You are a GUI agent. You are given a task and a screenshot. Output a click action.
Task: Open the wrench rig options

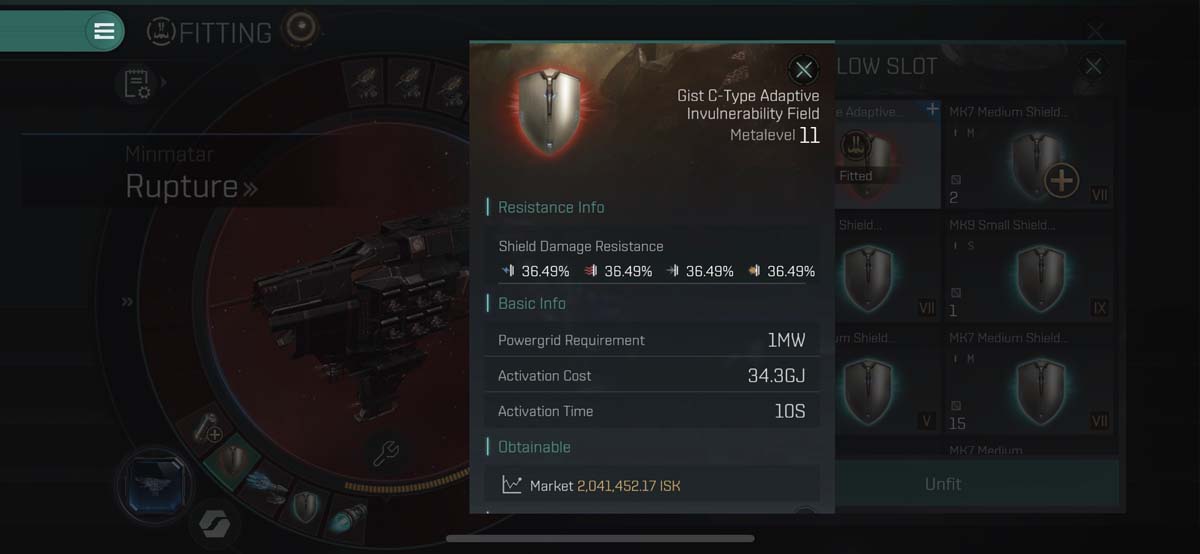(x=386, y=452)
